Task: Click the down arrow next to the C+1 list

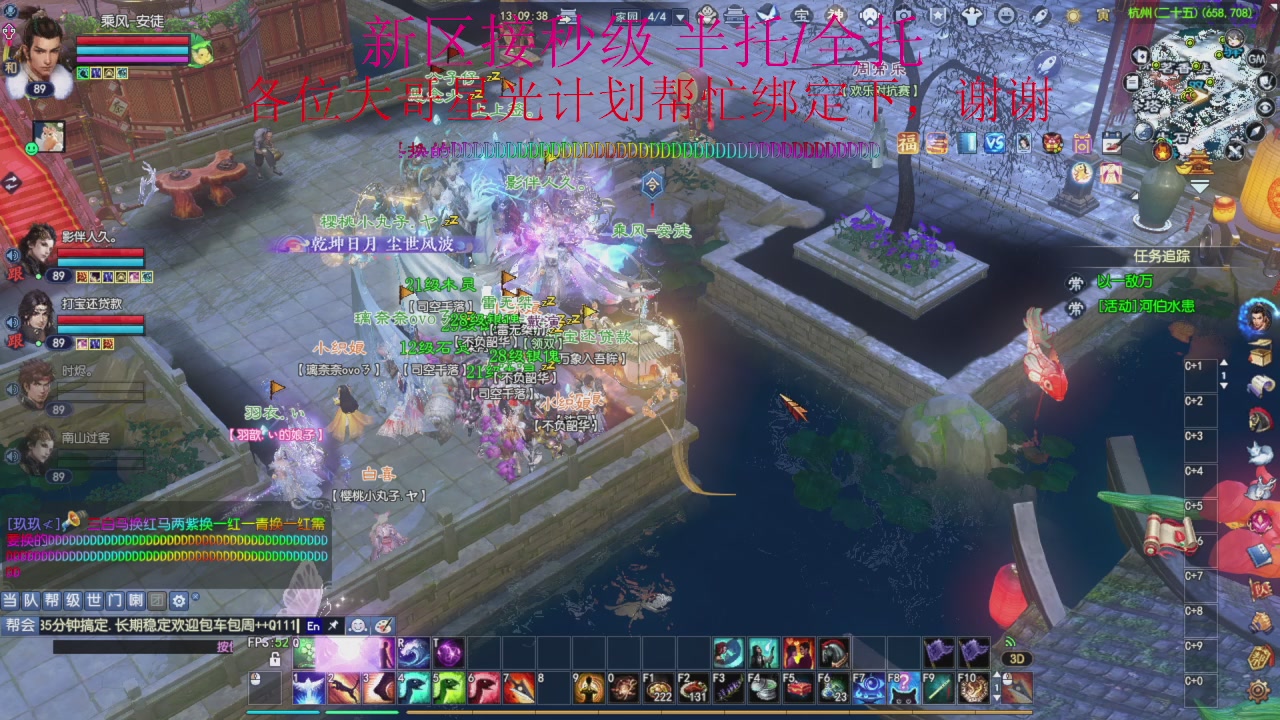Action: 1225,384
